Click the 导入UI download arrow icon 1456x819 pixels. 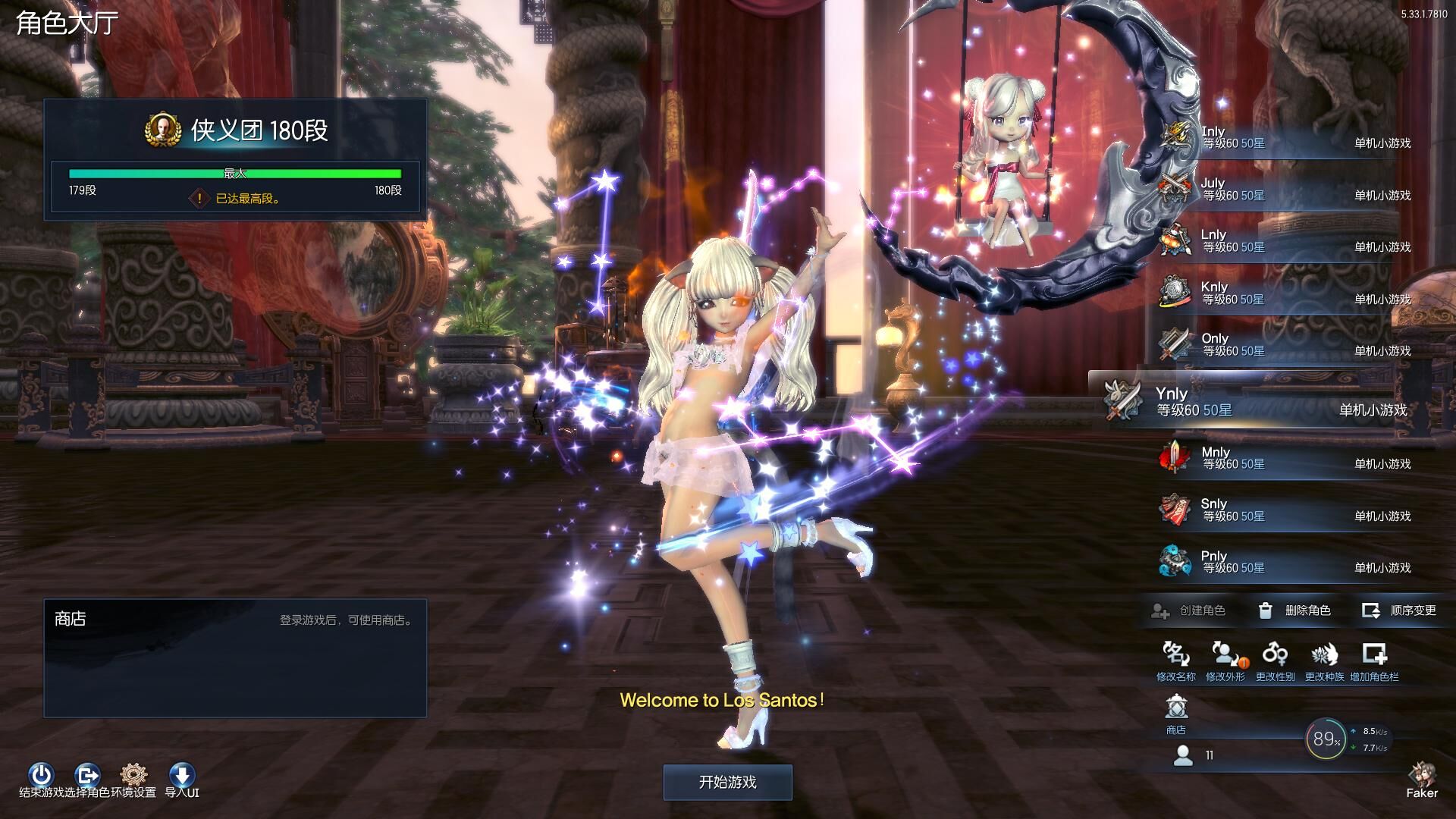click(x=182, y=775)
